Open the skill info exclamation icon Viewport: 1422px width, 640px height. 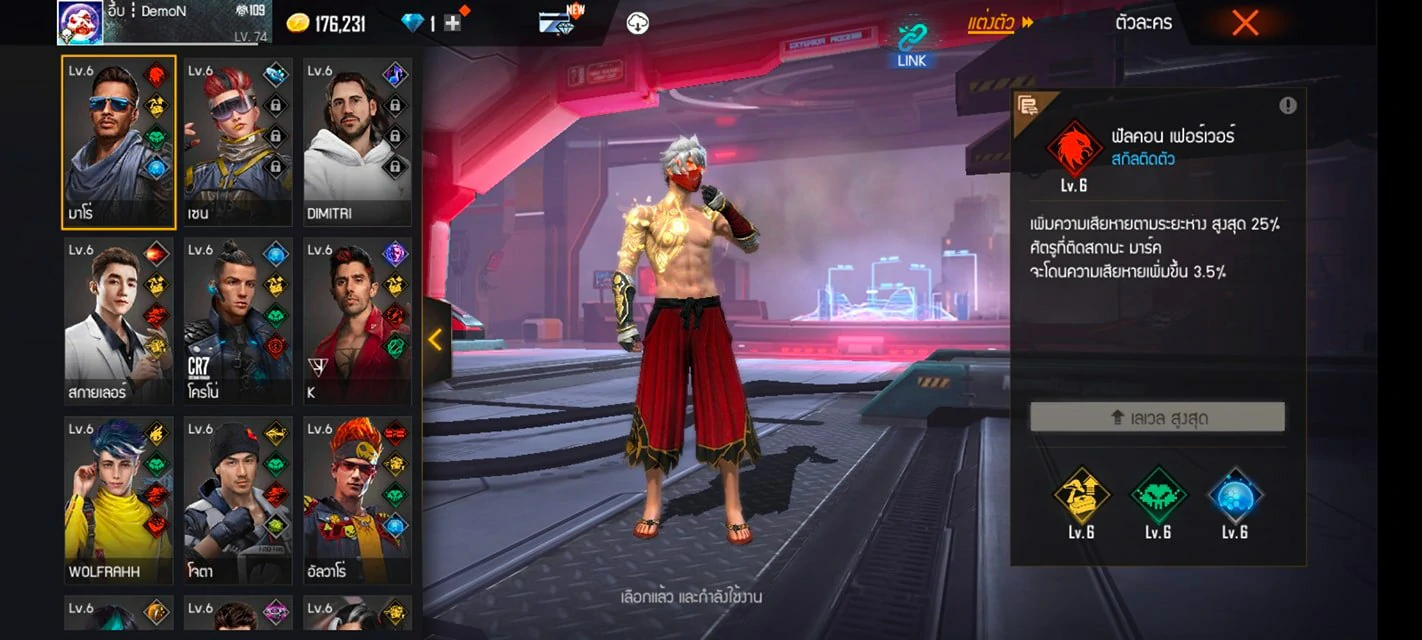point(1287,105)
